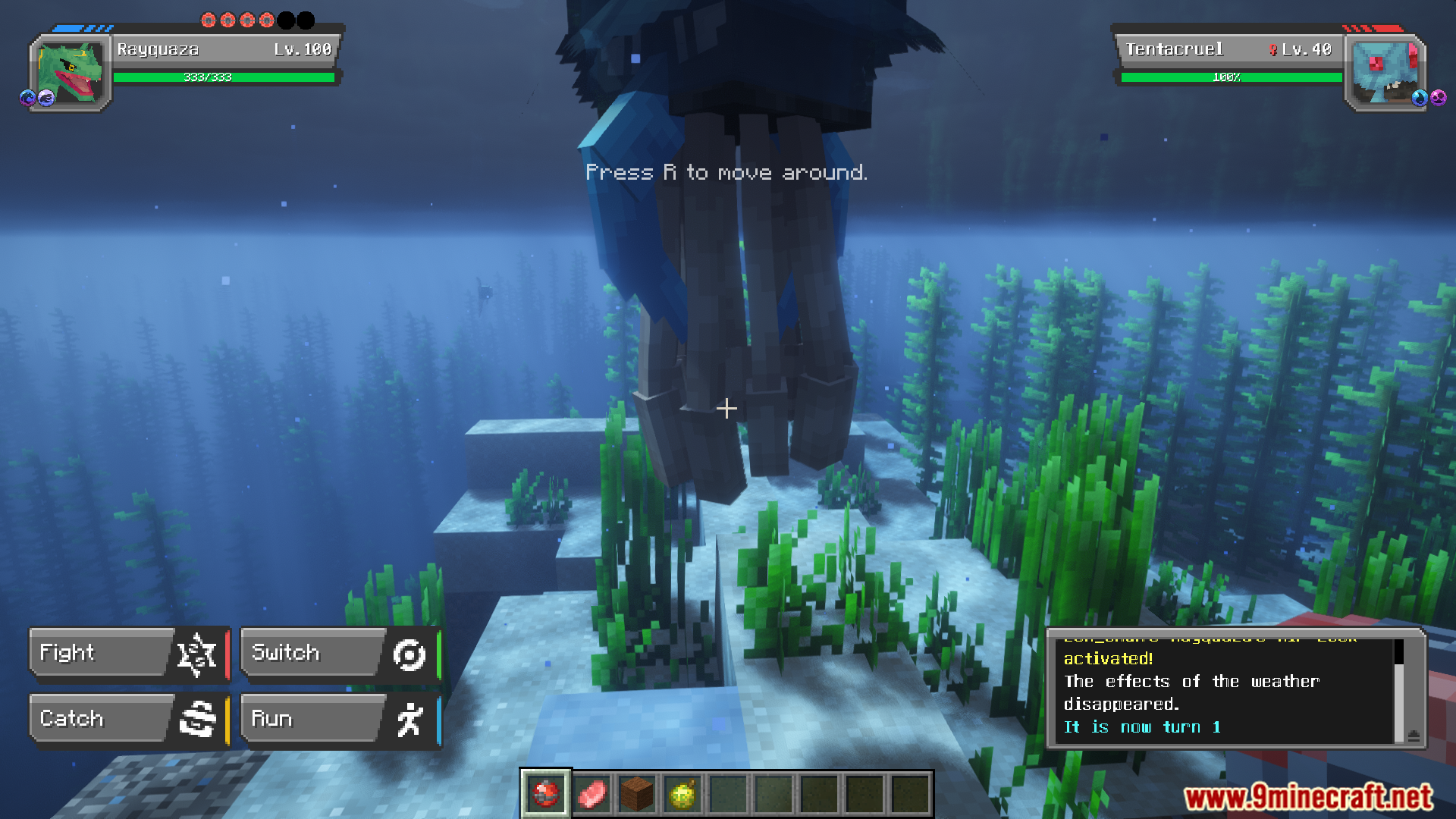Click Rayquaza's portrait in the battle HUD
This screenshot has width=1456, height=819.
[70, 74]
